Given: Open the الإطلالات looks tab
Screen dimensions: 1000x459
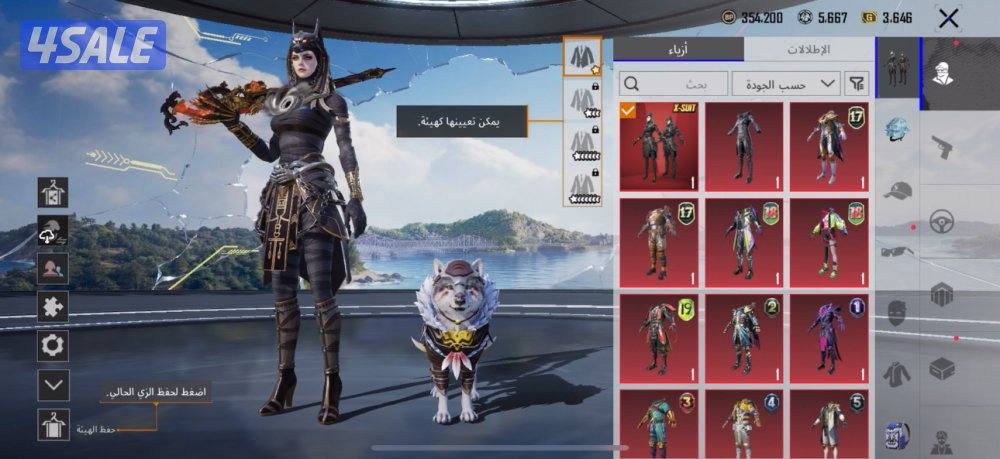Looking at the screenshot, I should coord(810,49).
